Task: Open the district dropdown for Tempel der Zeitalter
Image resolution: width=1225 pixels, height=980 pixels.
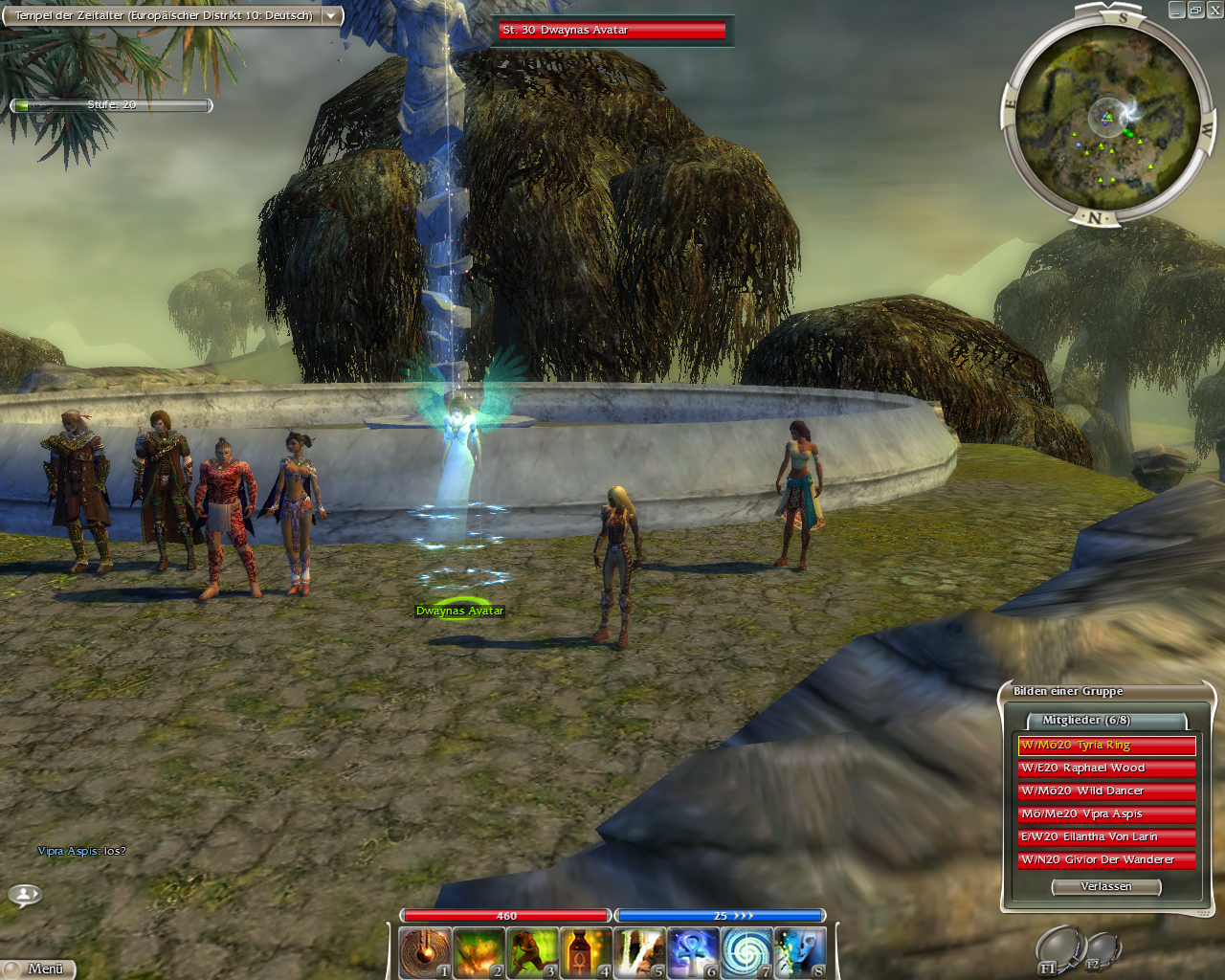Action: [330, 16]
